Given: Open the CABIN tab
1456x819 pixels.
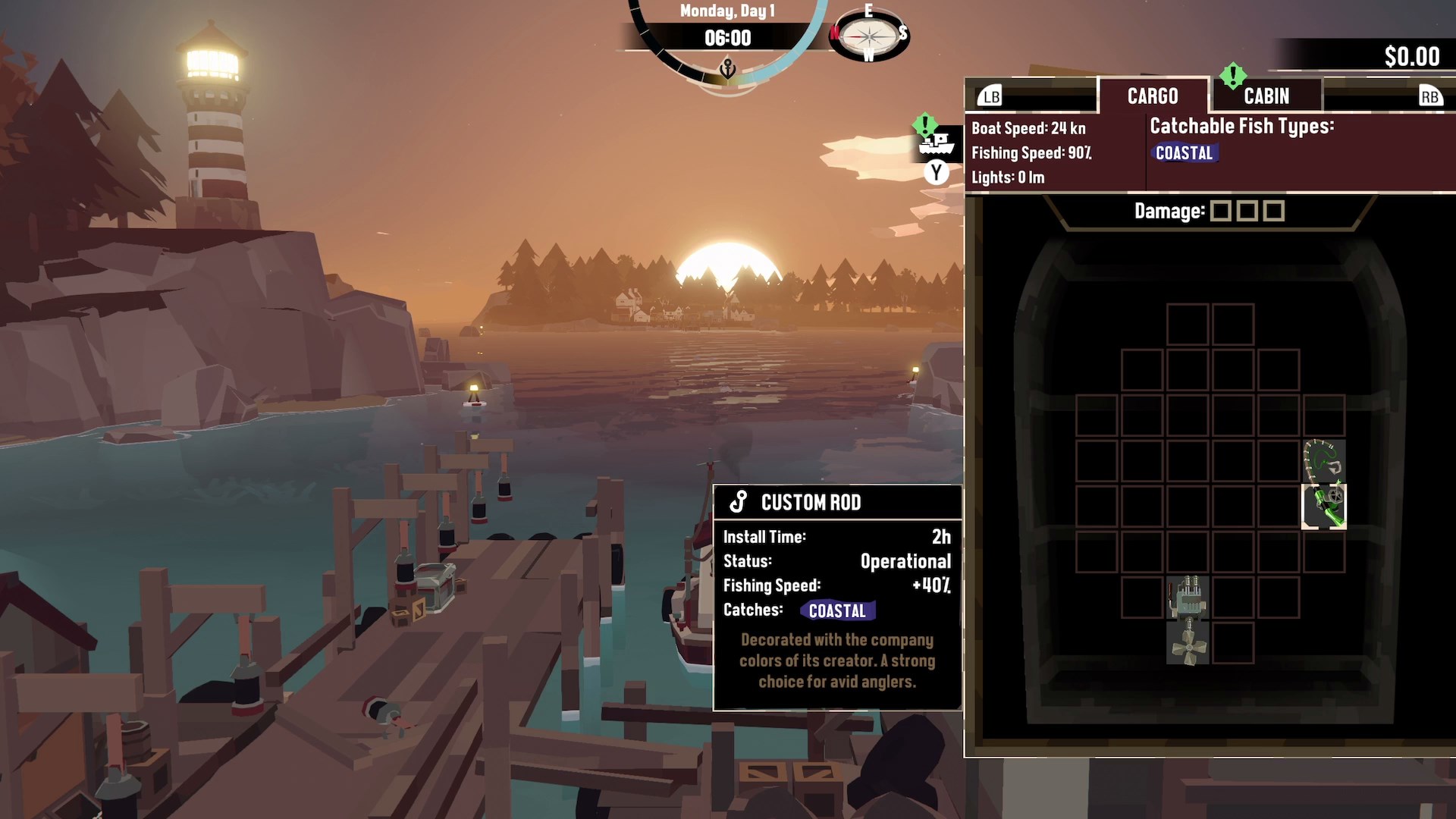Looking at the screenshot, I should pyautogui.click(x=1266, y=96).
